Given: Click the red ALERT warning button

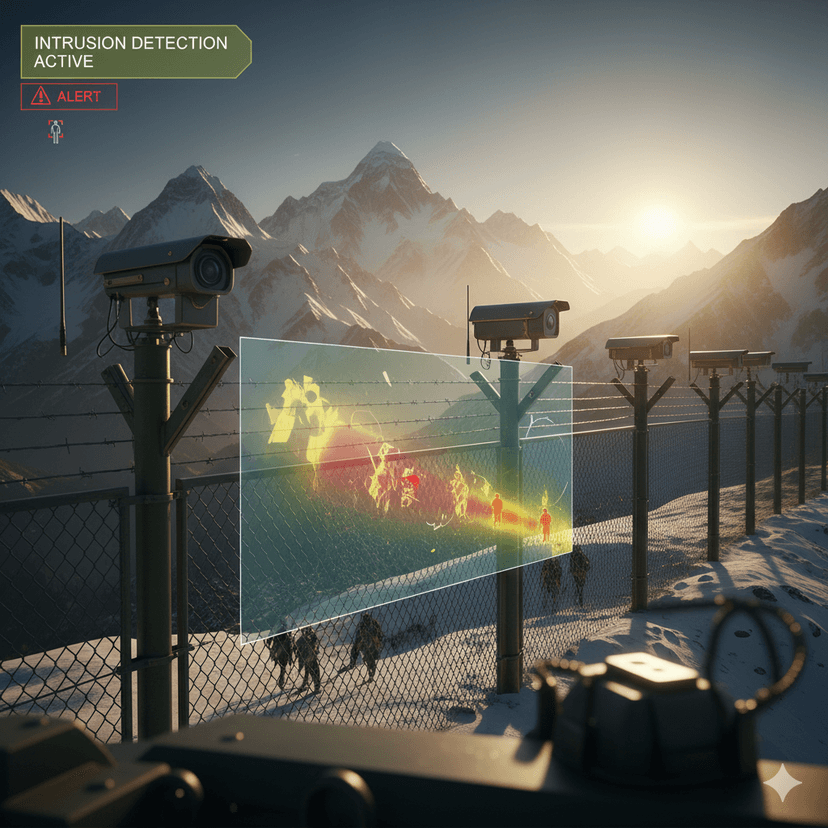Looking at the screenshot, I should [x=69, y=97].
